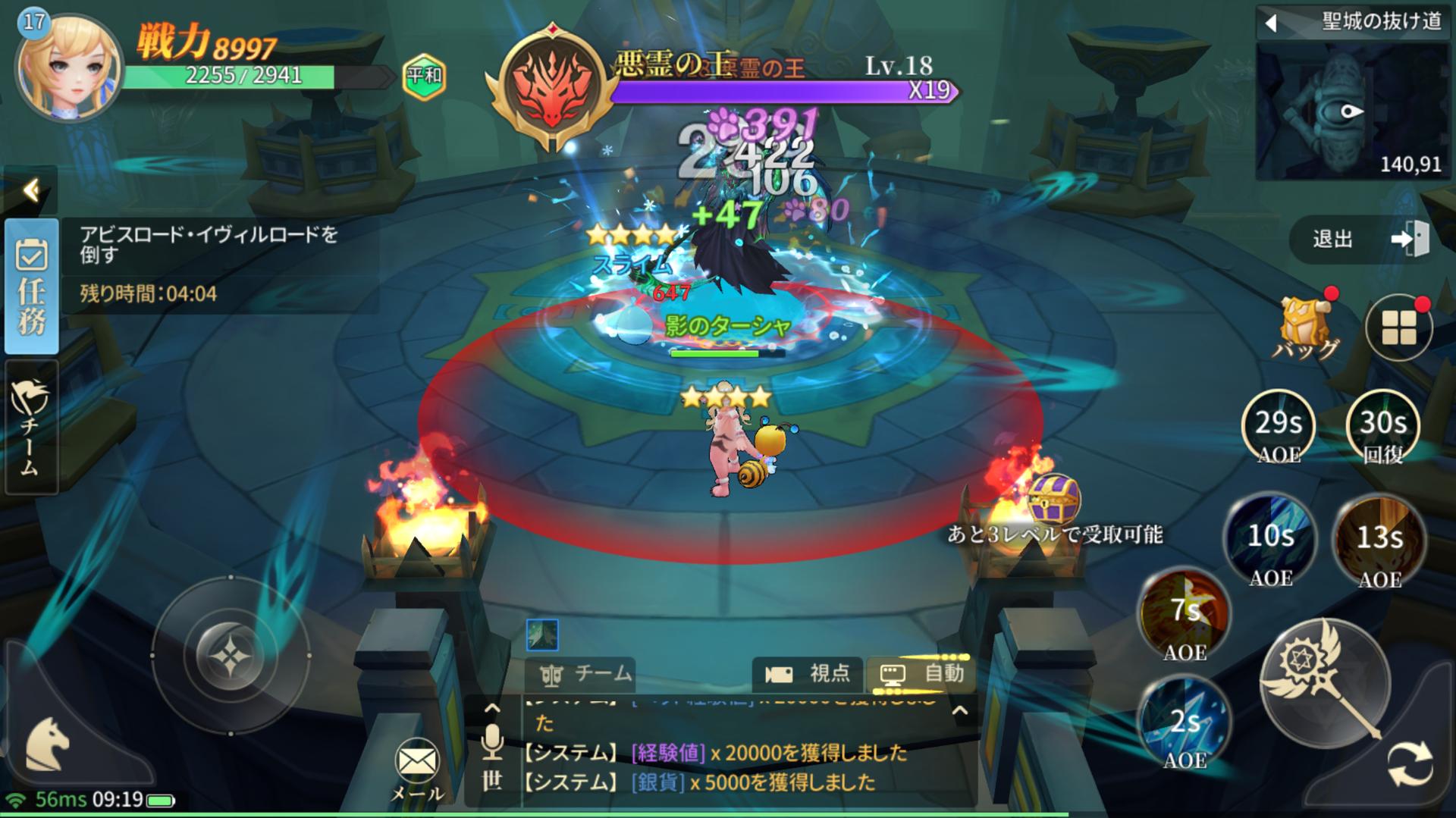Claim the purple treasure chest reward
Image resolution: width=1456 pixels, height=818 pixels.
[x=1053, y=497]
